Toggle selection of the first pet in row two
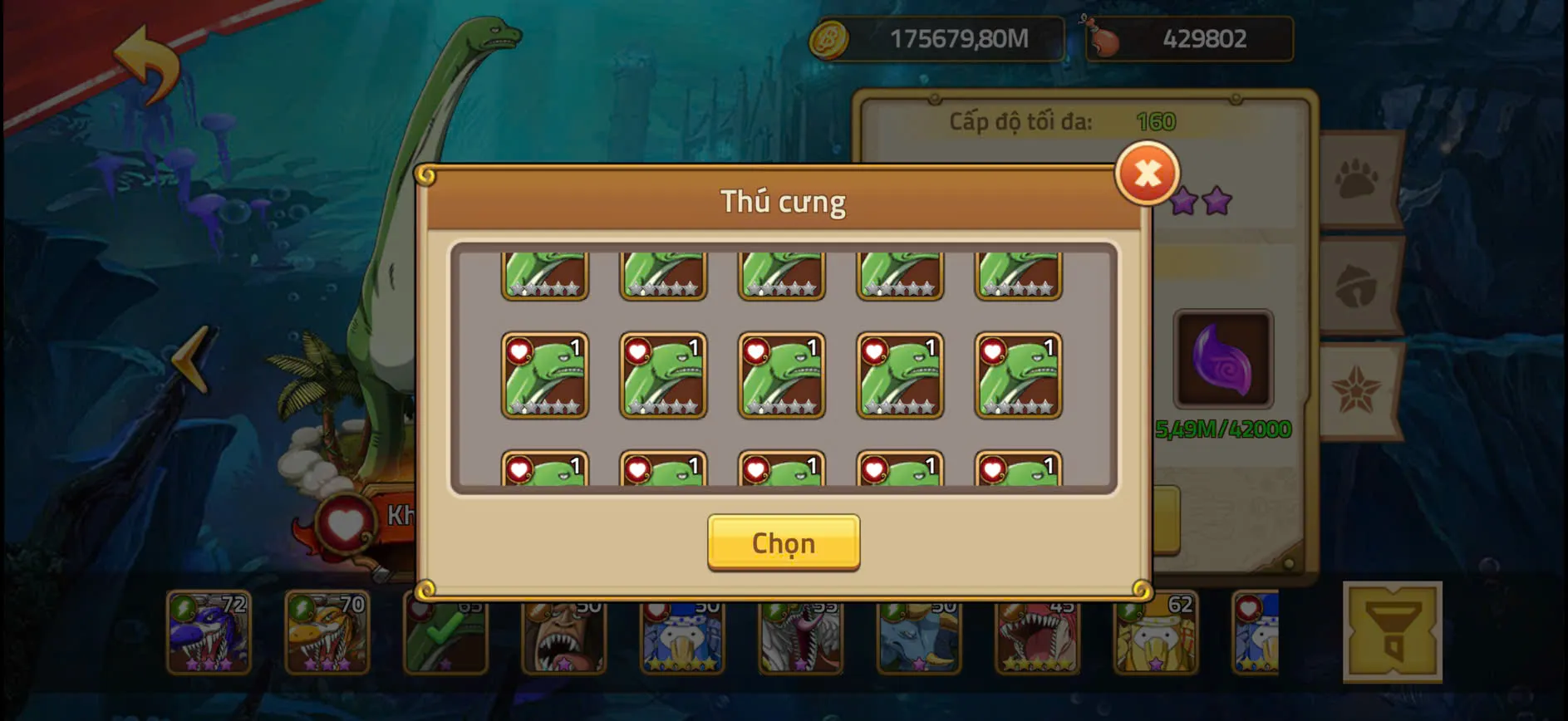 coord(546,375)
